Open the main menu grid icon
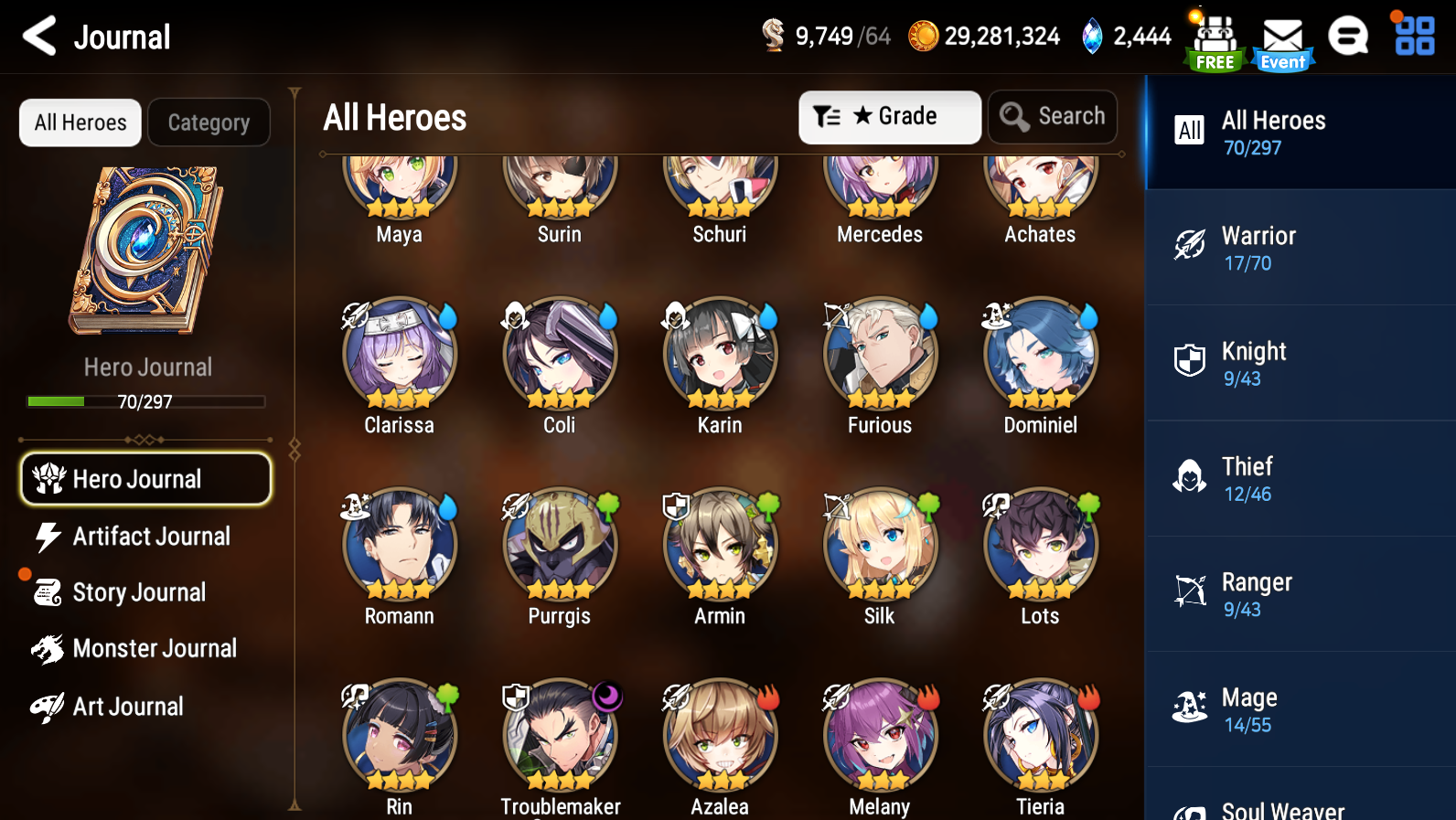Image resolution: width=1456 pixels, height=820 pixels. tap(1414, 37)
